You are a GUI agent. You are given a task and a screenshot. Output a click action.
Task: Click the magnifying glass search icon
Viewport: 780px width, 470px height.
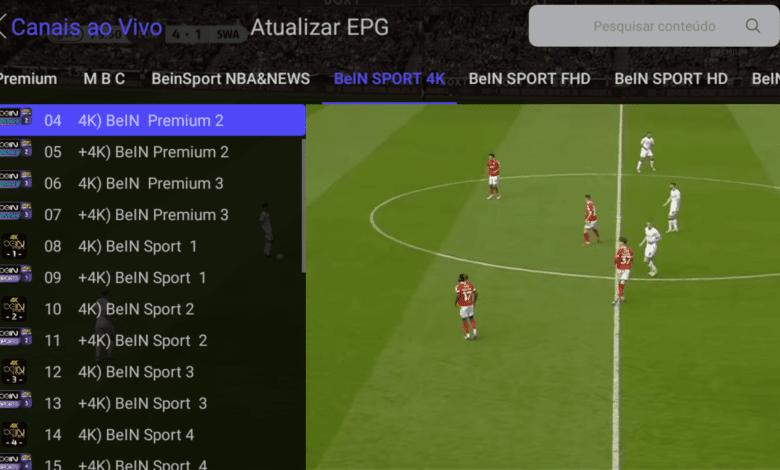coord(753,26)
